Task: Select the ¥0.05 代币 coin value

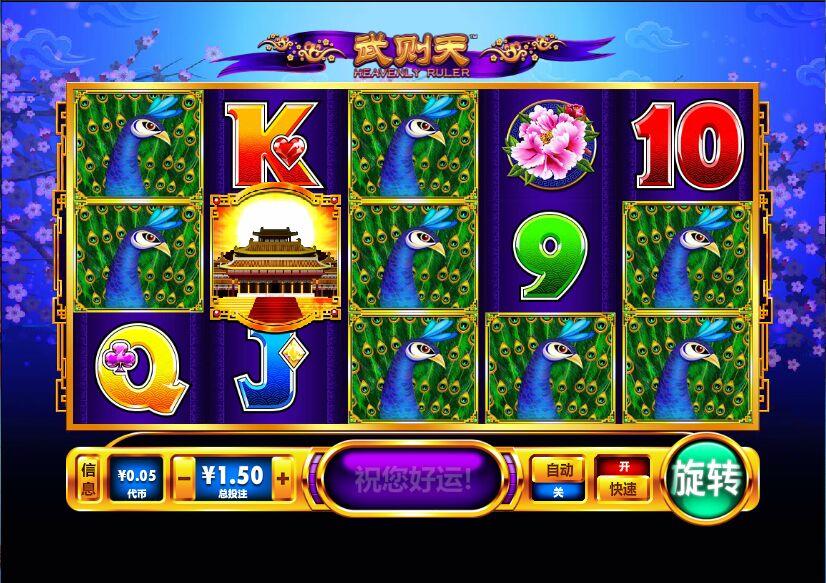Action: point(136,479)
